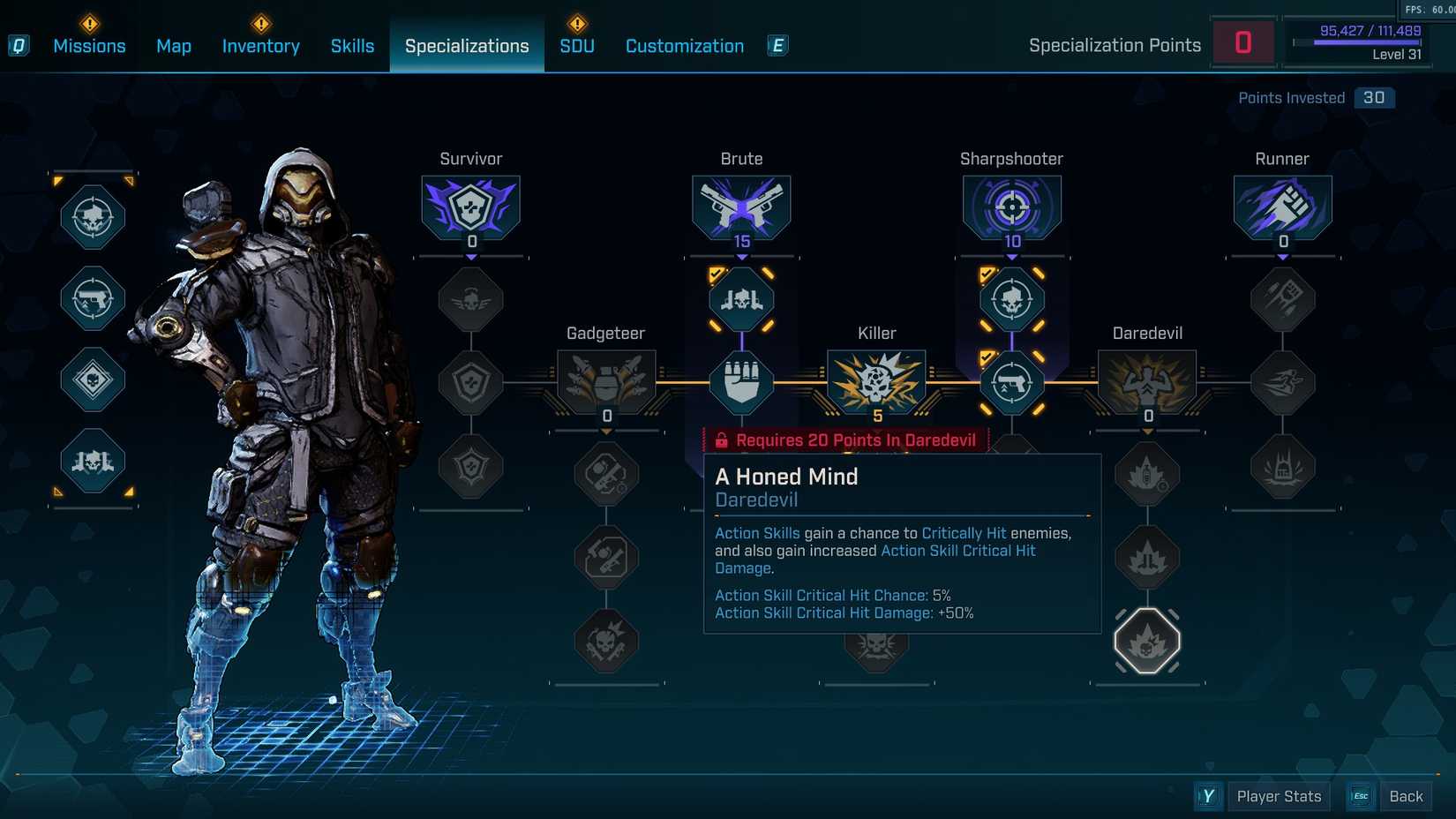Expand the Brute tree chevron
The image size is (1456, 819).
coord(741,255)
